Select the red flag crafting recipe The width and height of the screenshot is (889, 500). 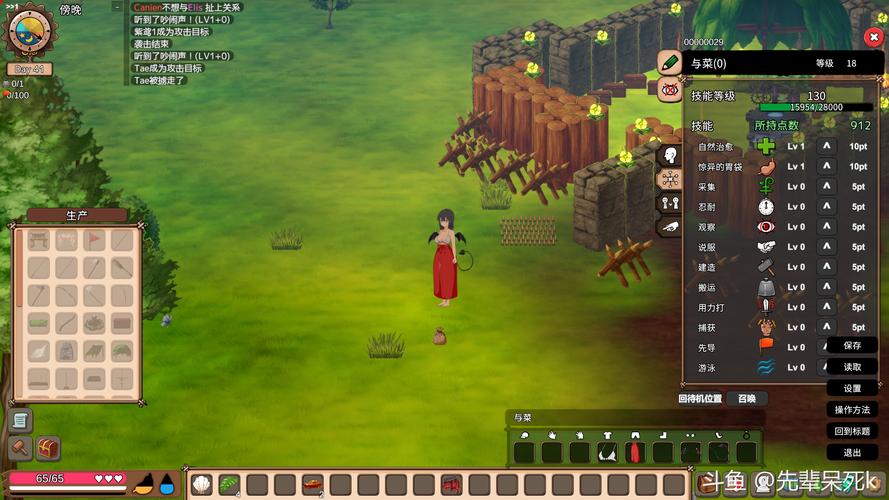tap(94, 240)
